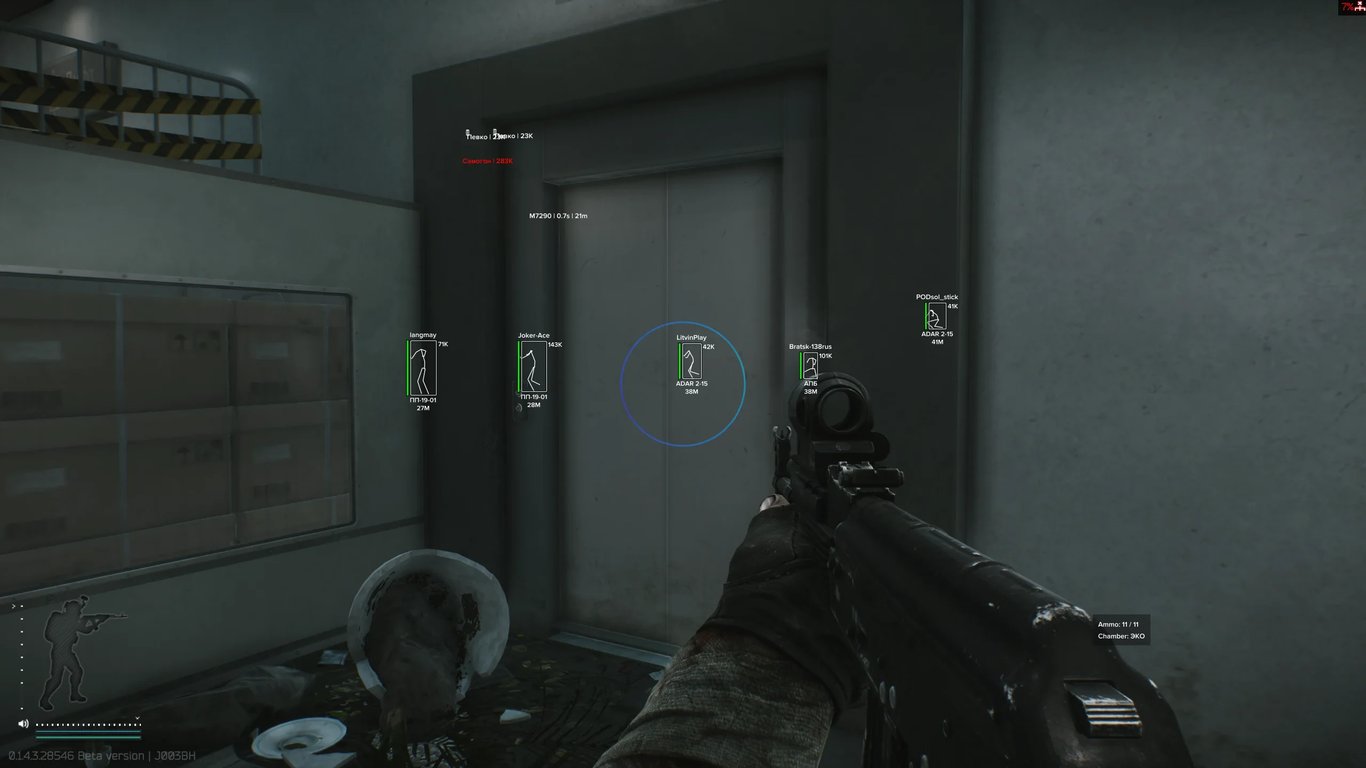Click the speaker volume icon bottom left
The image size is (1366, 768).
coord(21,723)
